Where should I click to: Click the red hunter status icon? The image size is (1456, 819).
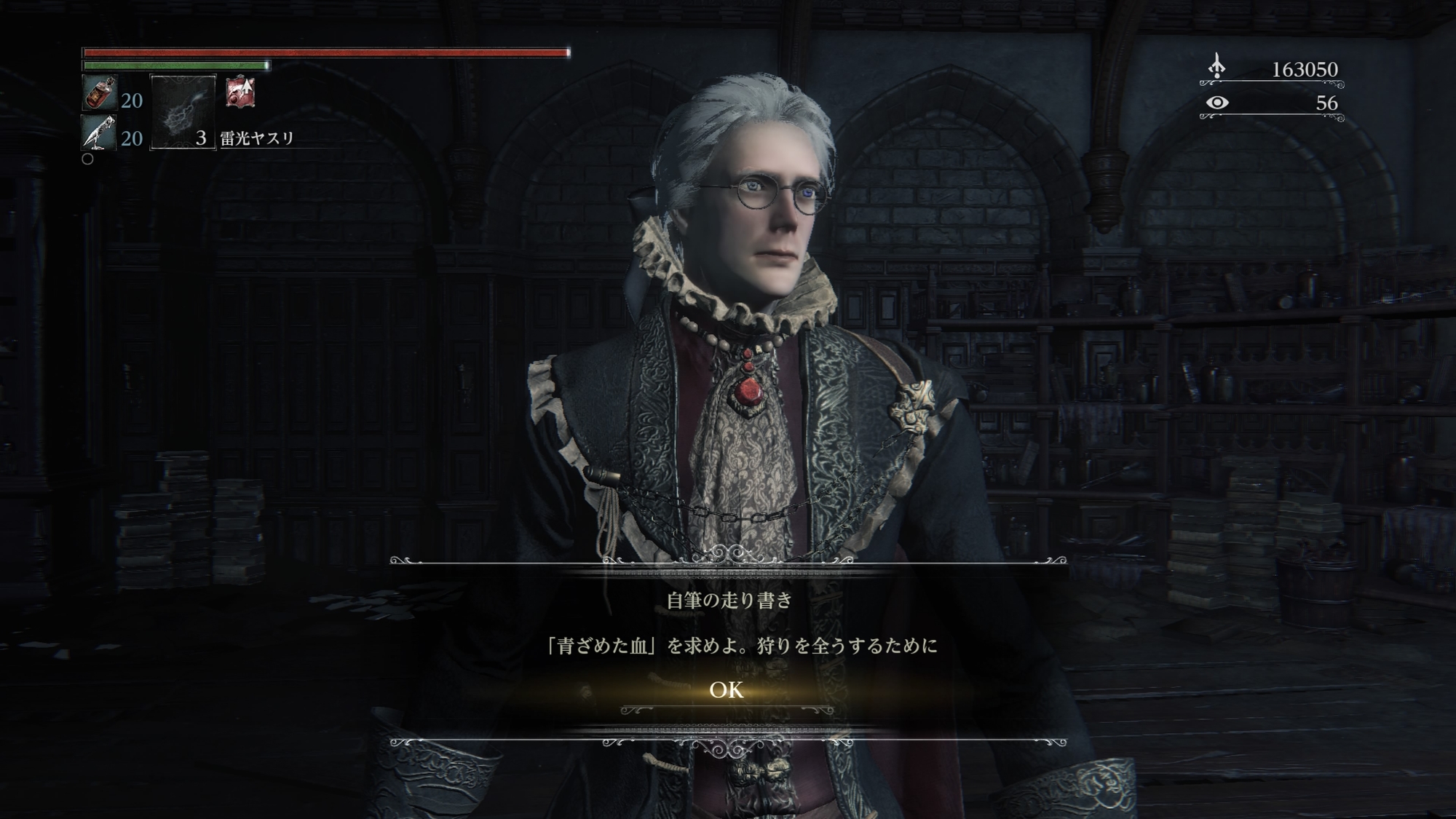click(240, 93)
